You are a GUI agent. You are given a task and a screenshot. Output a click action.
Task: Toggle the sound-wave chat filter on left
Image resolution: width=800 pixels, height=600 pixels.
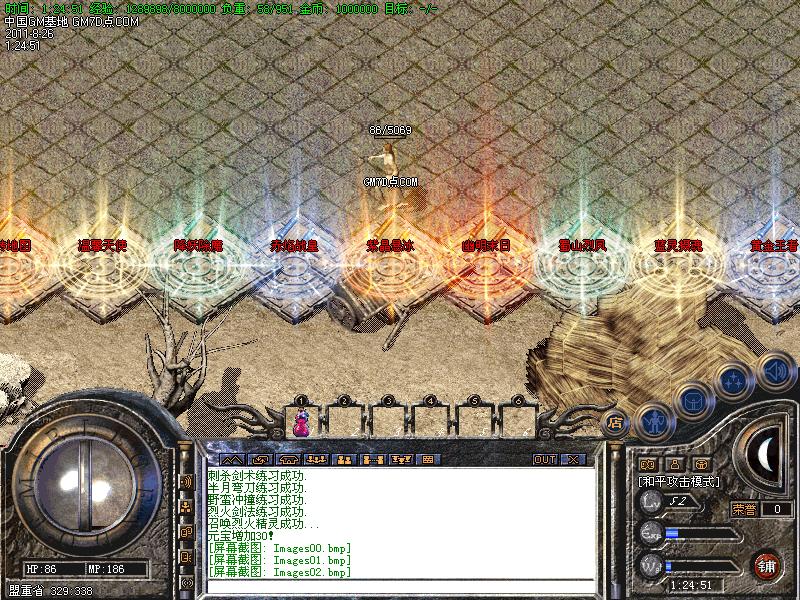tap(187, 481)
